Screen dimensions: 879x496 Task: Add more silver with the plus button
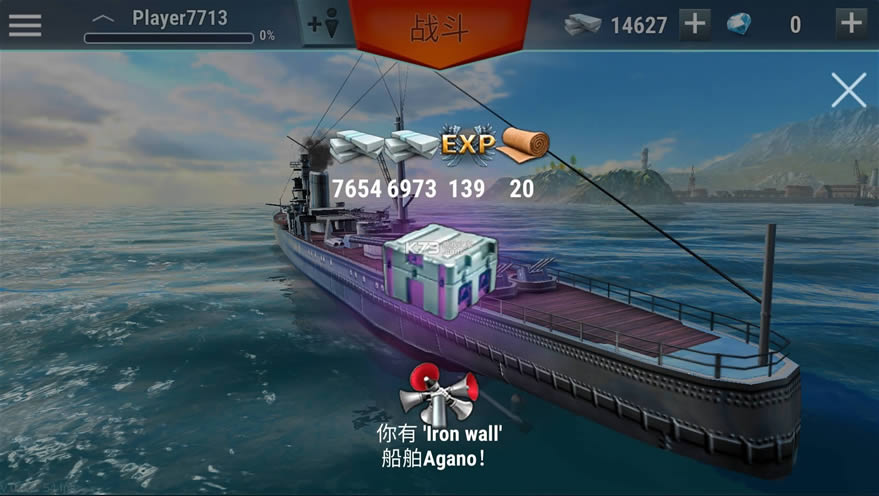click(x=695, y=24)
